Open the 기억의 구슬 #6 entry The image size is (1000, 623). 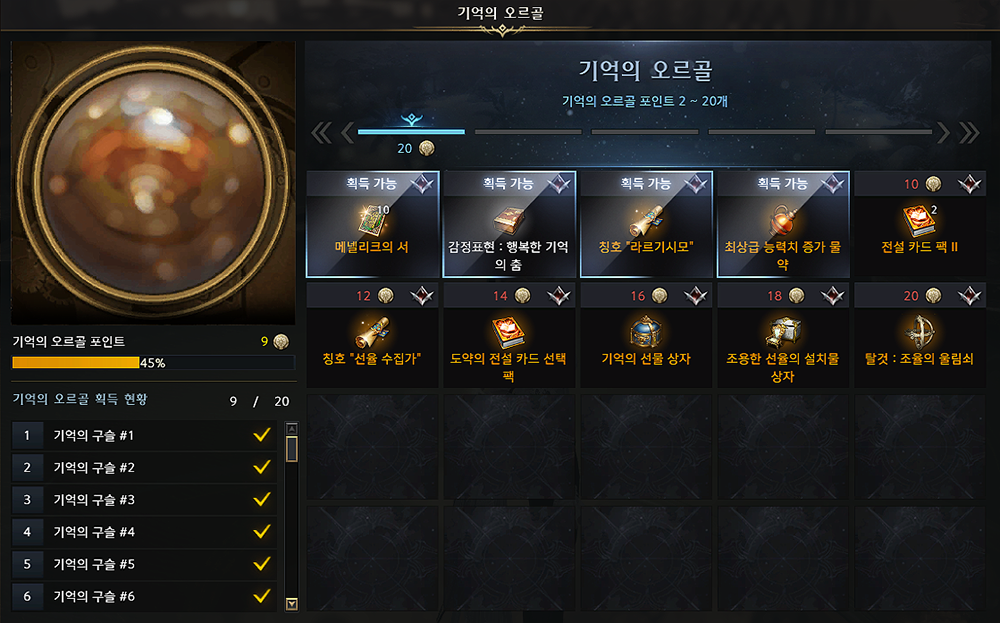(144, 597)
